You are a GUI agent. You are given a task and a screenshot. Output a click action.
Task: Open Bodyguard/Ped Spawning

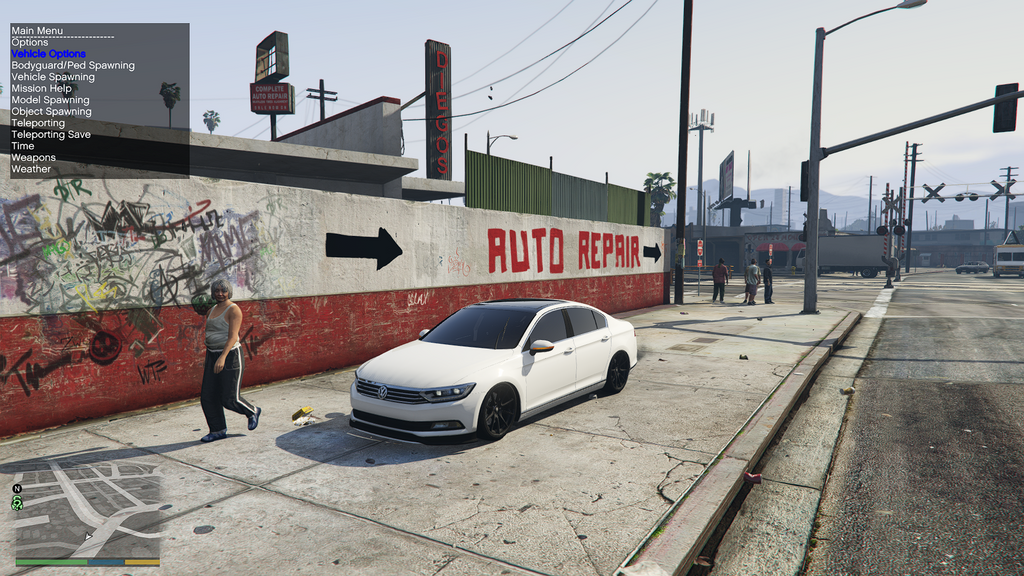click(72, 65)
